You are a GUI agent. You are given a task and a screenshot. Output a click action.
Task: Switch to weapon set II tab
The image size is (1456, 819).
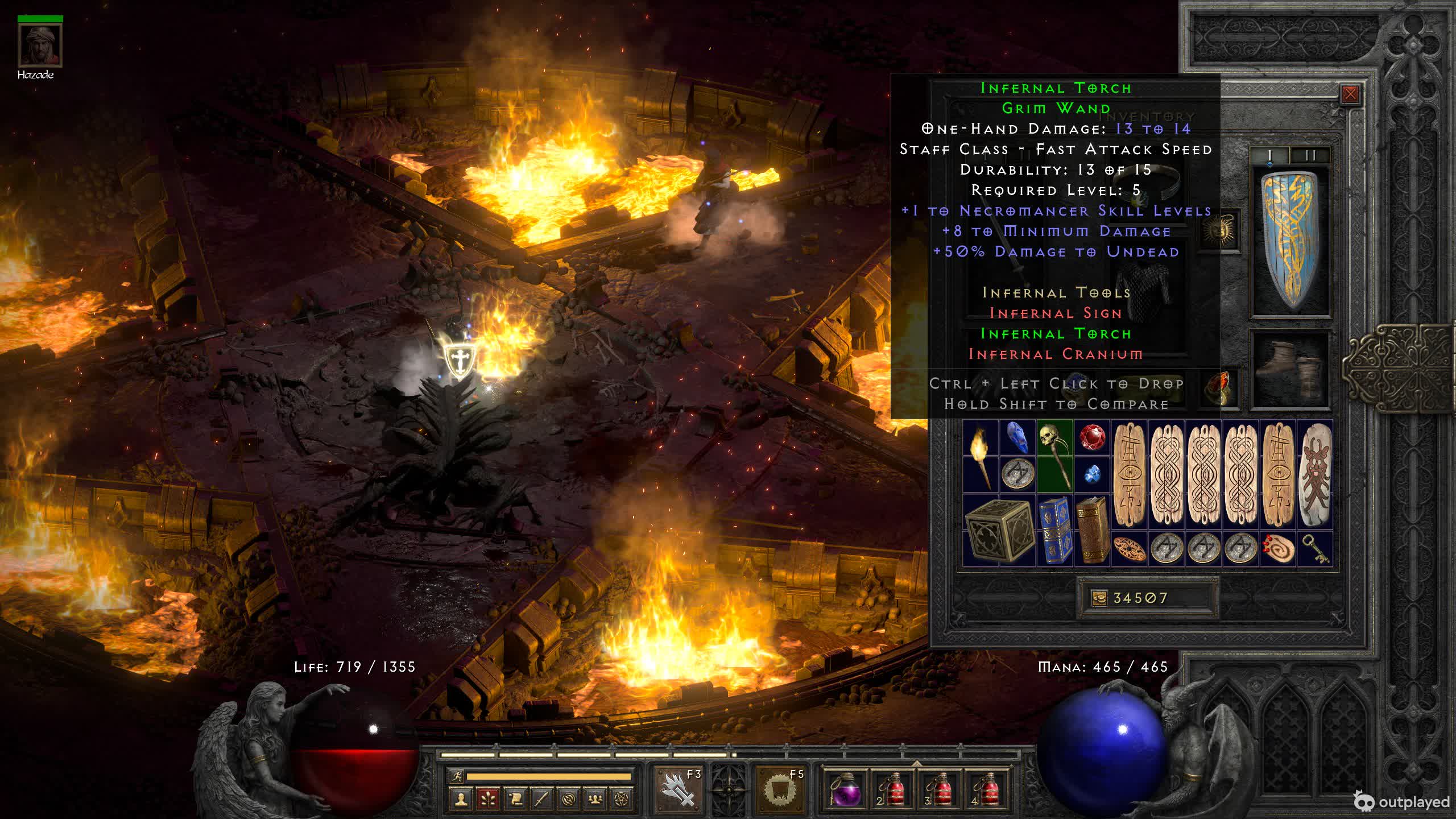(x=1310, y=155)
